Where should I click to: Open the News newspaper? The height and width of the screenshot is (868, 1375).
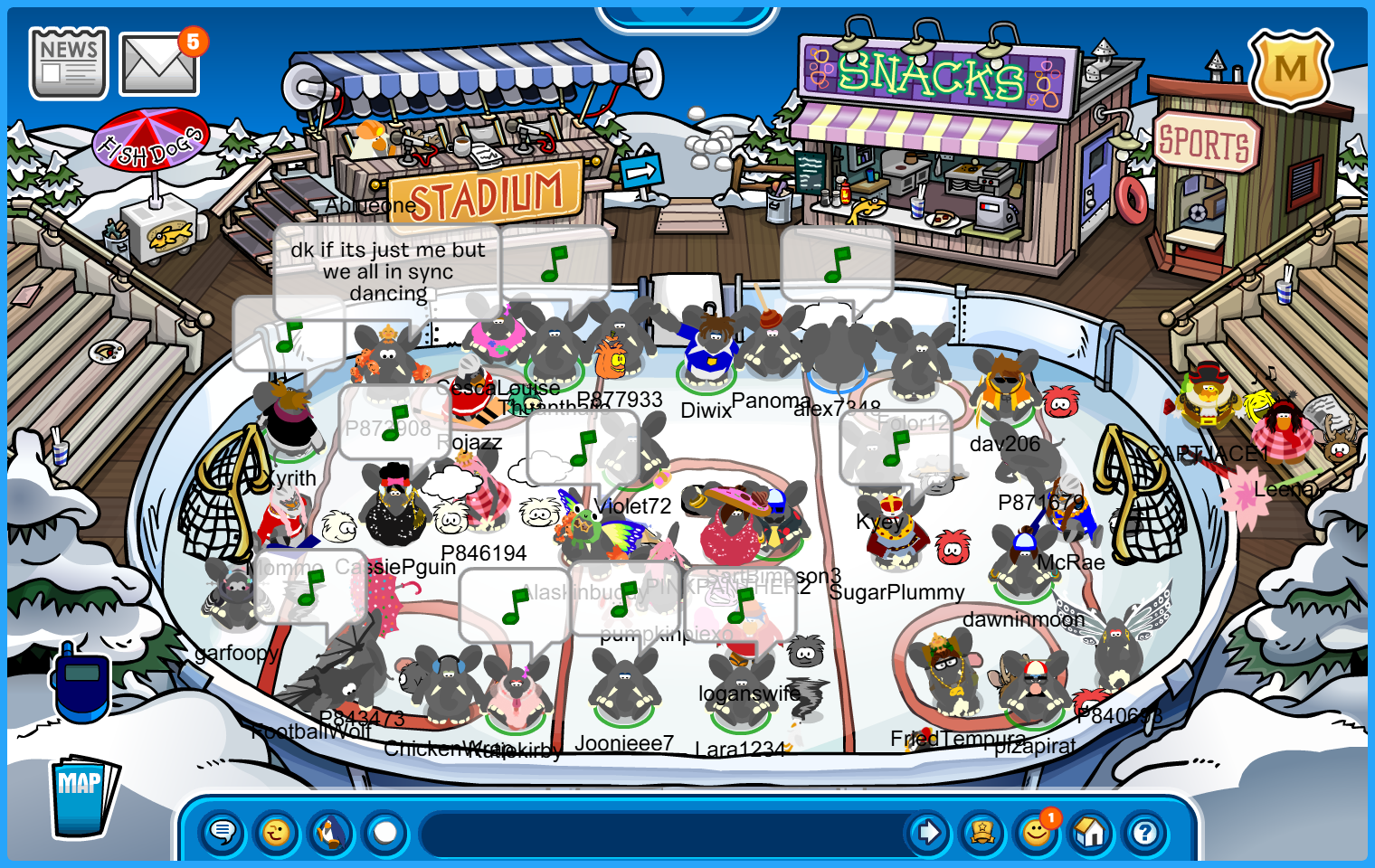point(69,63)
